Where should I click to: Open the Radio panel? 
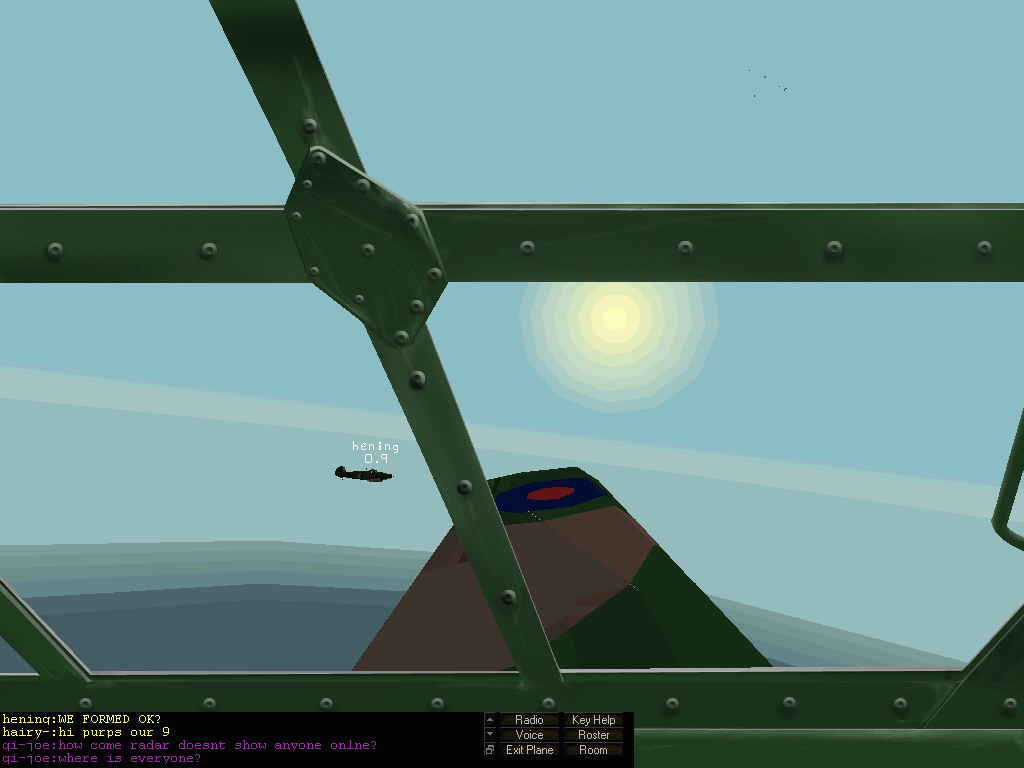529,720
